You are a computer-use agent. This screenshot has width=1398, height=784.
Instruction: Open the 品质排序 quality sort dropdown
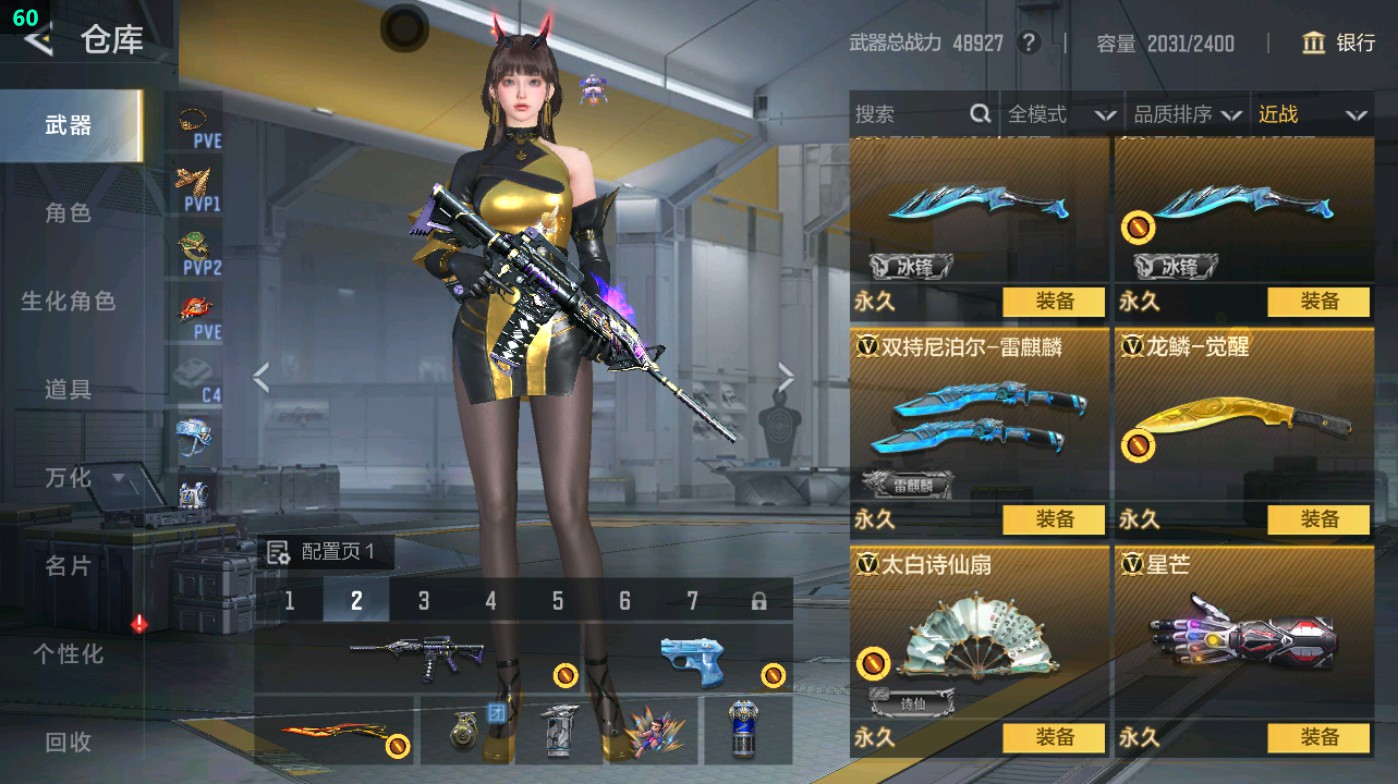click(x=1196, y=114)
